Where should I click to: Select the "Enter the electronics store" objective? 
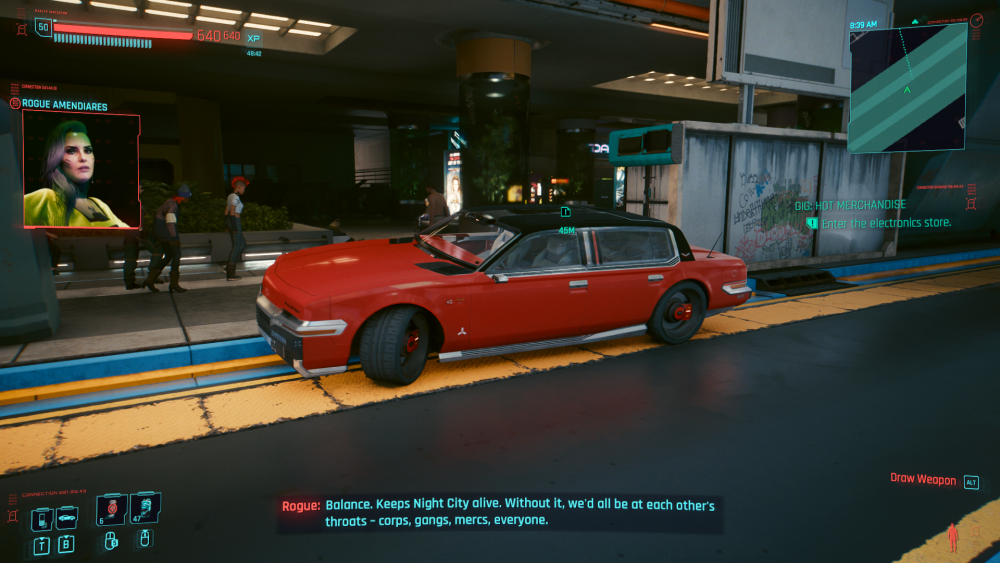pyautogui.click(x=885, y=223)
